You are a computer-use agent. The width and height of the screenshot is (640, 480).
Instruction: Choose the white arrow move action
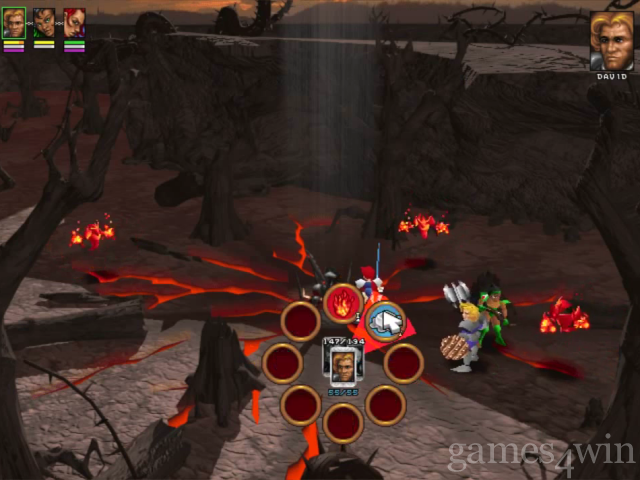click(x=384, y=321)
